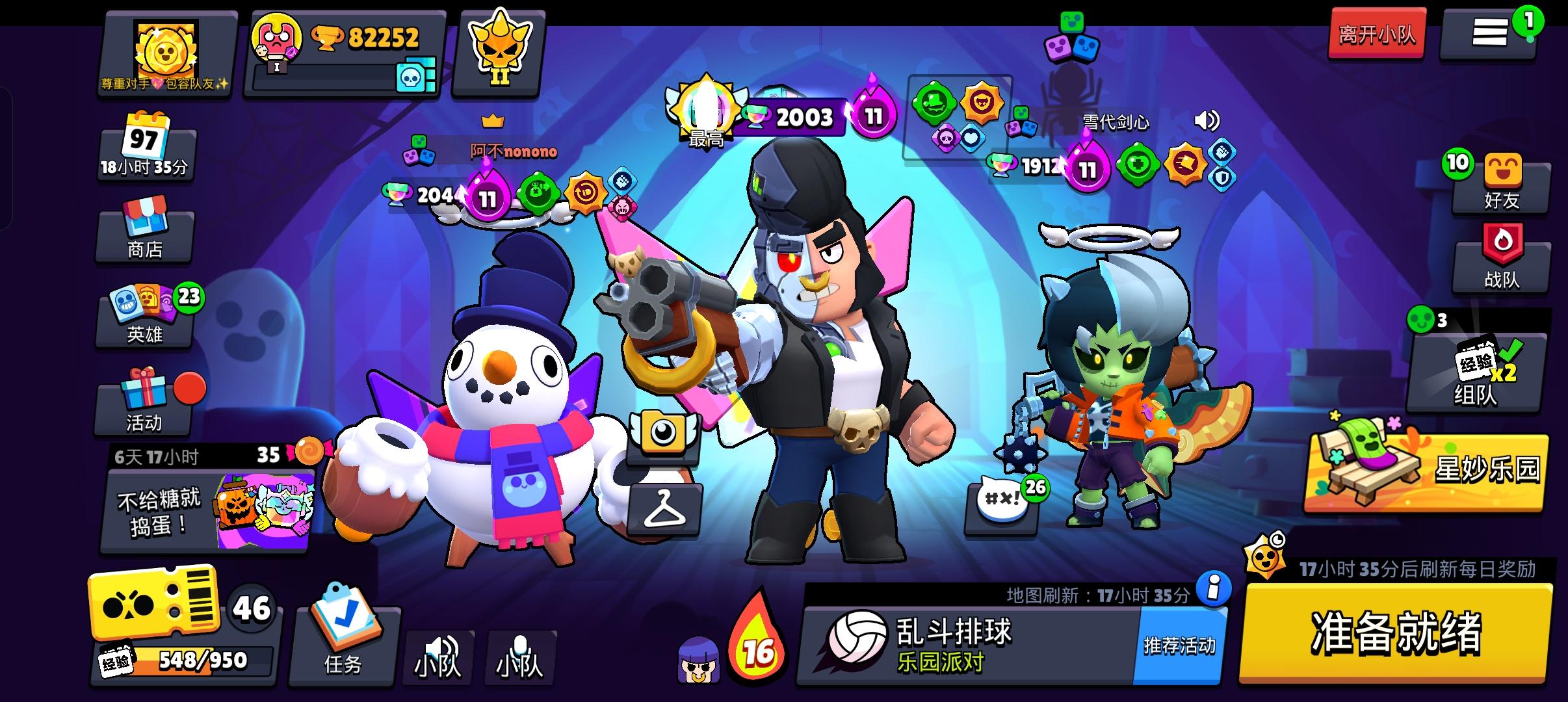Click 离开小队 to leave the team
Viewport: 1568px width, 702px height.
1375,36
